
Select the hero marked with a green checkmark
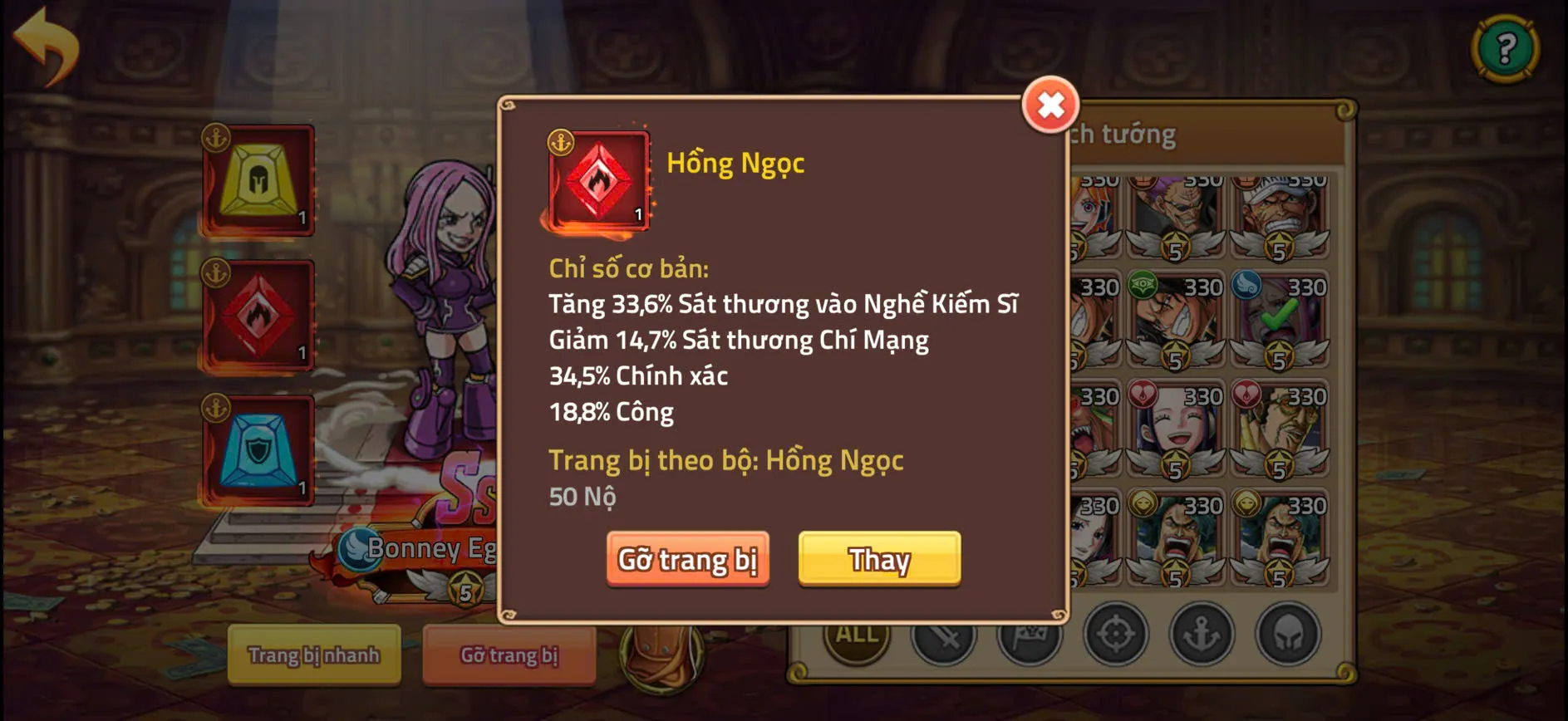[1279, 321]
